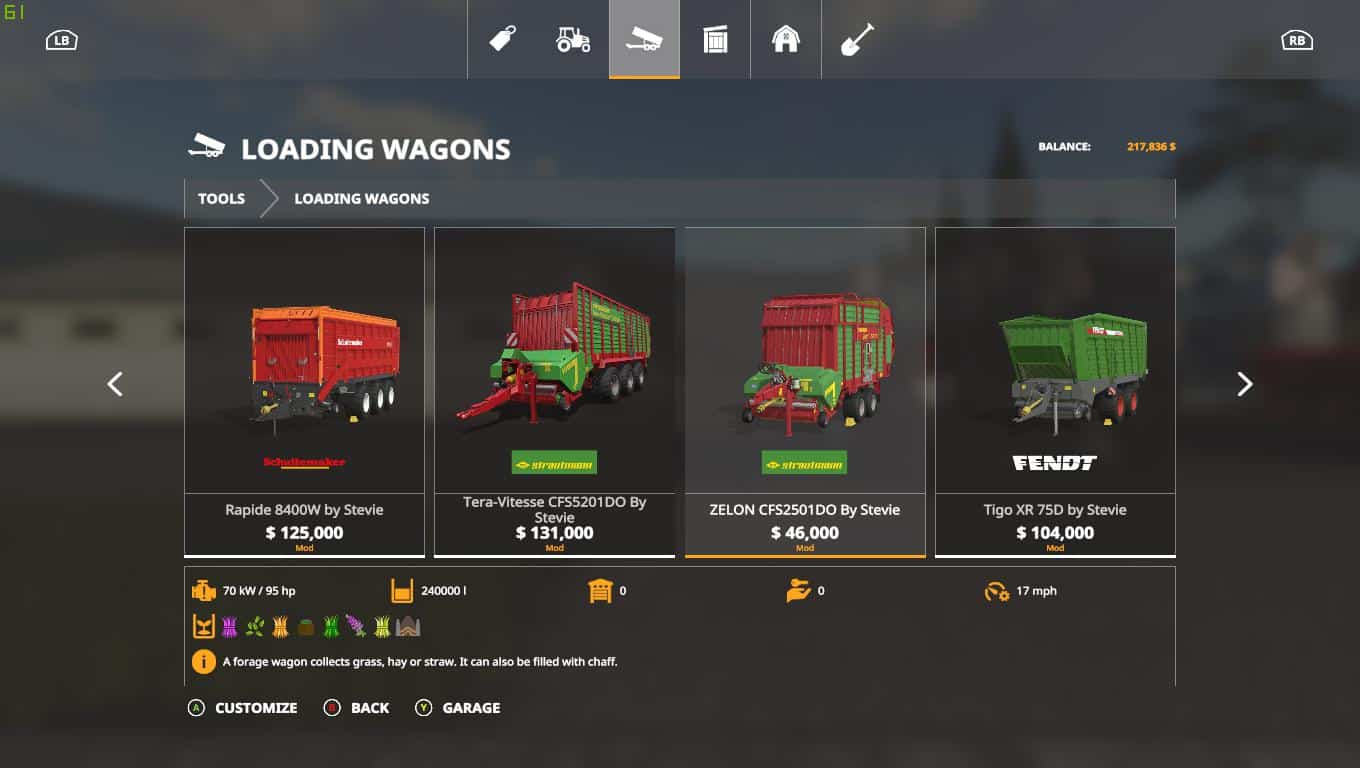Open the Placeables barn category
This screenshot has height=768, width=1360.
[786, 38]
